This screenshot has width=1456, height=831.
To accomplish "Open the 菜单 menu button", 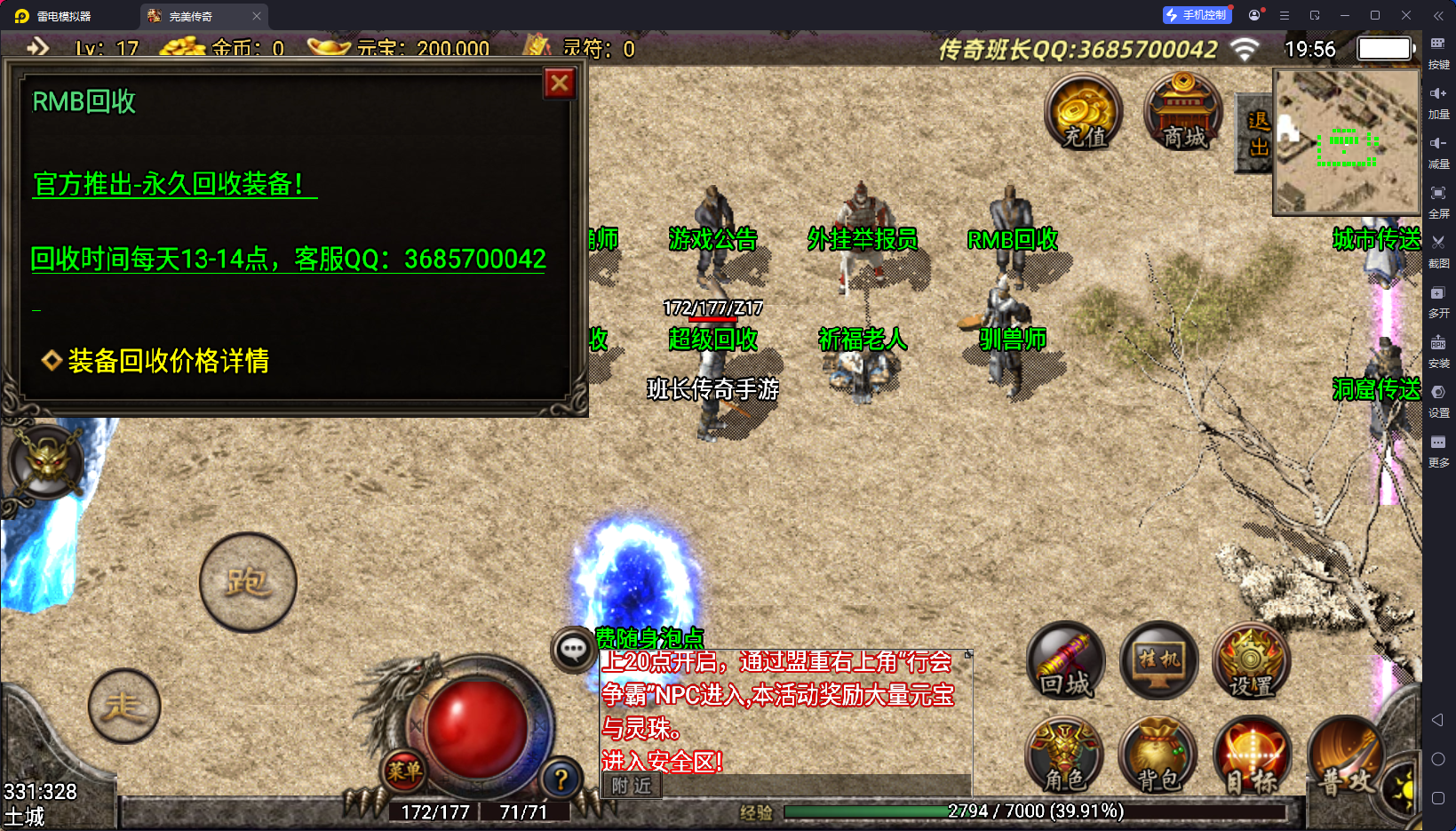I will [404, 771].
